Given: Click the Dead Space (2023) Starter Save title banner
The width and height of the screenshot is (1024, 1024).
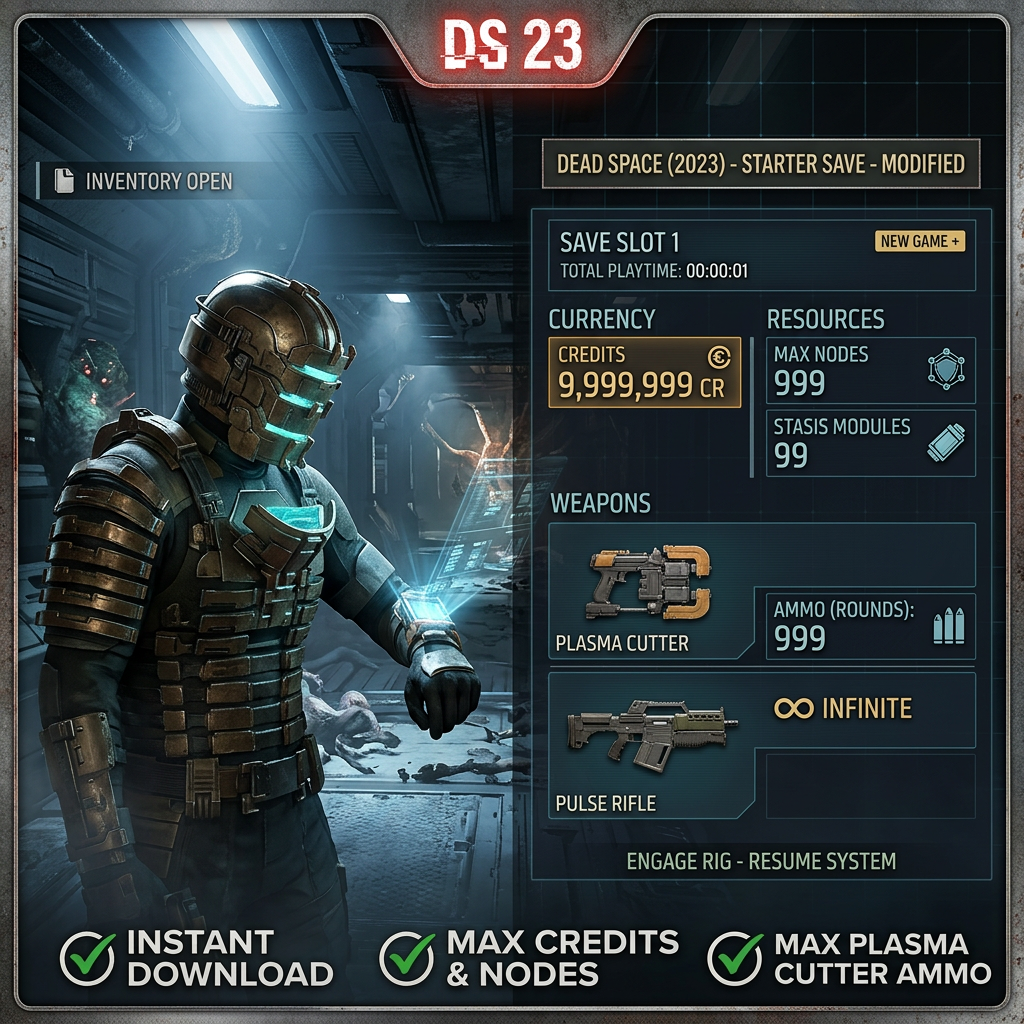Looking at the screenshot, I should pyautogui.click(x=761, y=164).
